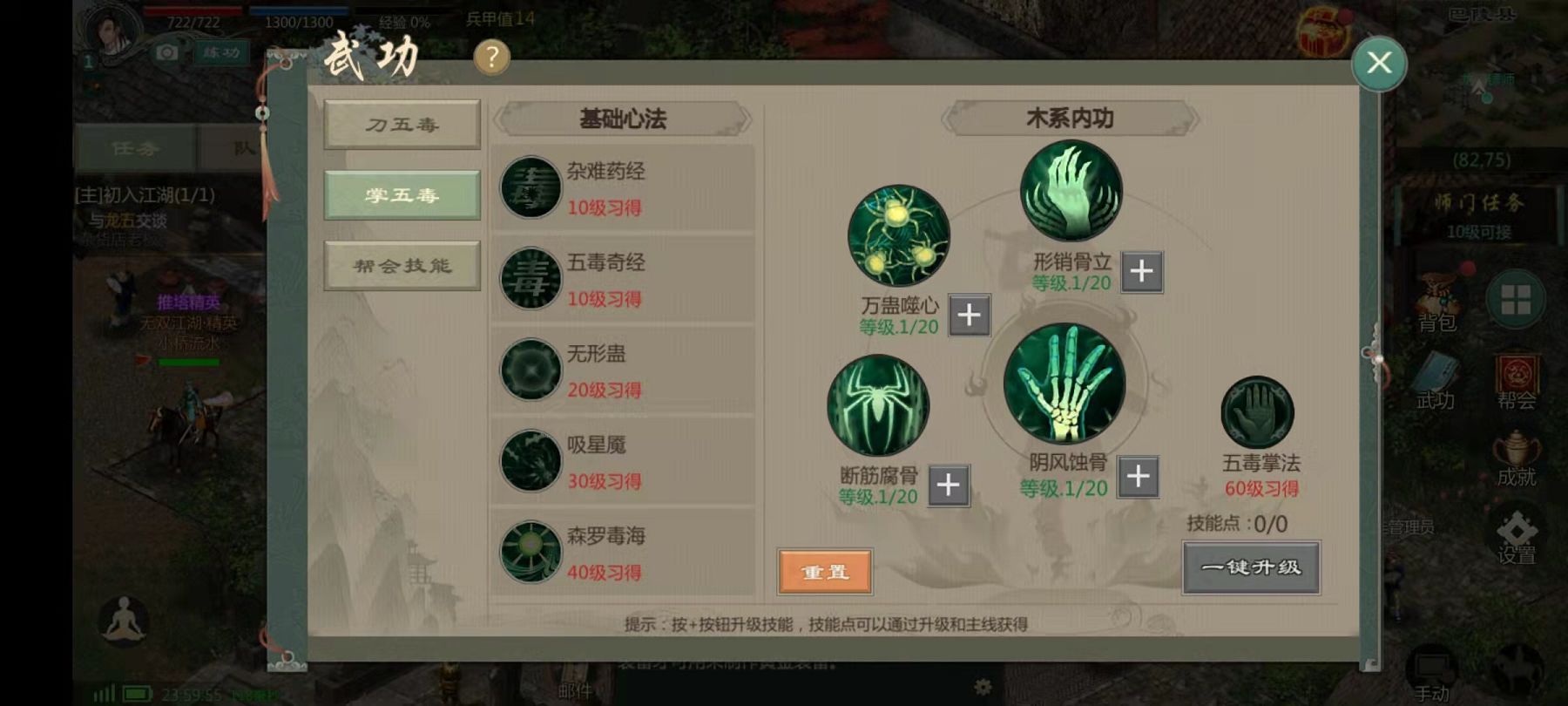Select the 杂难药经 skill row
The height and width of the screenshot is (706, 1568).
622,188
